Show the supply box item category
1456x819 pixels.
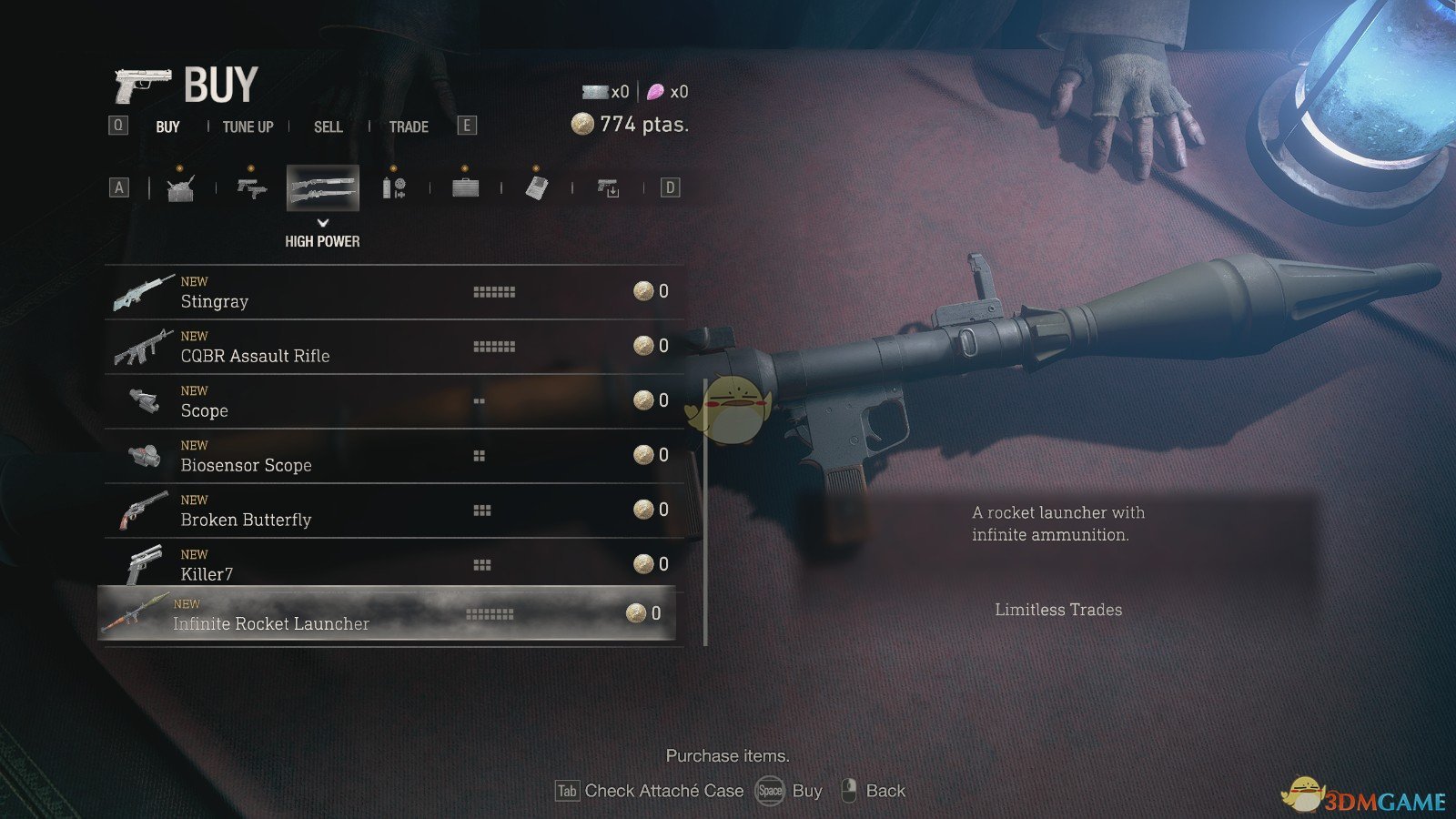click(180, 187)
